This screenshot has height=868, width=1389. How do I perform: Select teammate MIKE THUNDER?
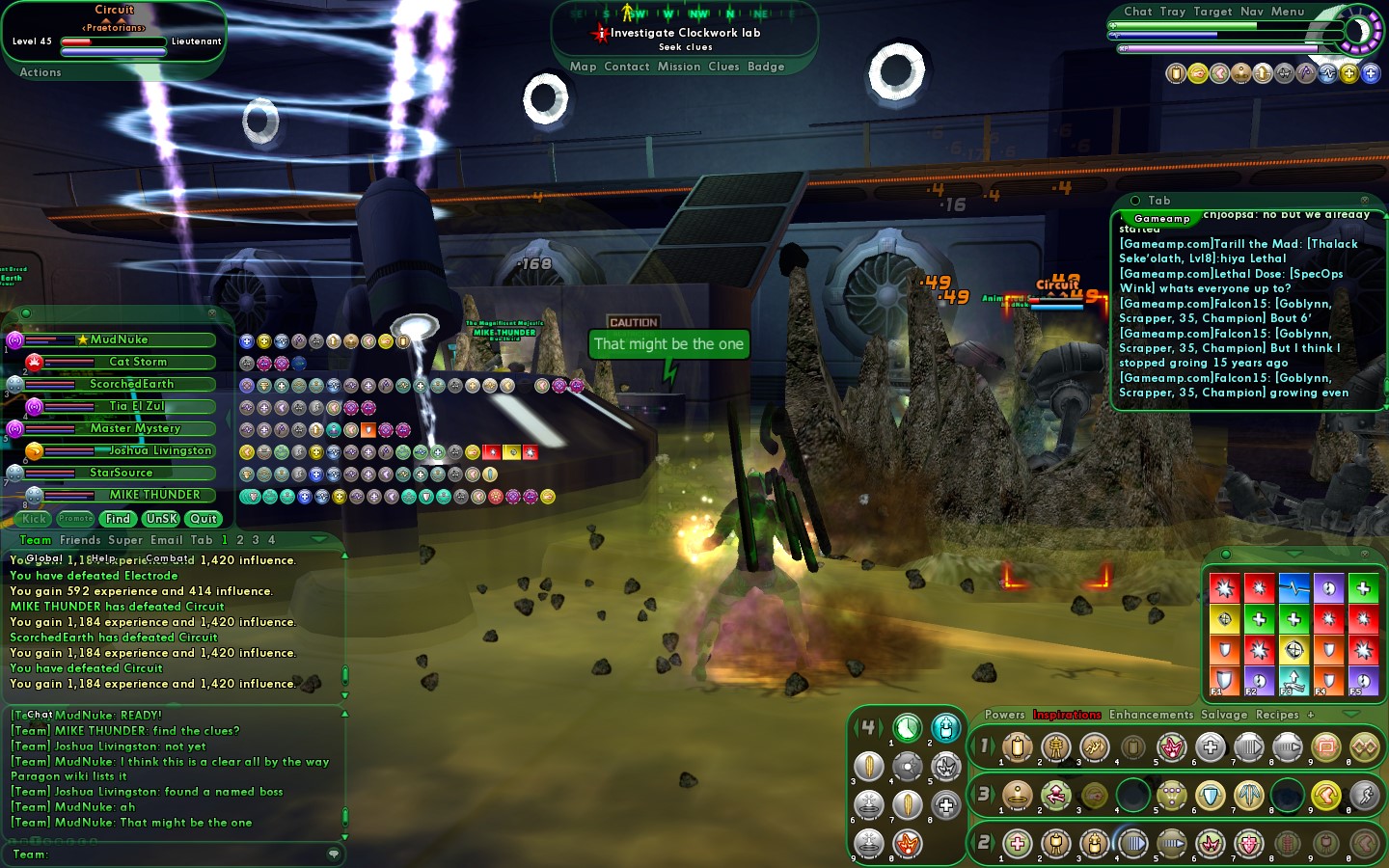(154, 495)
